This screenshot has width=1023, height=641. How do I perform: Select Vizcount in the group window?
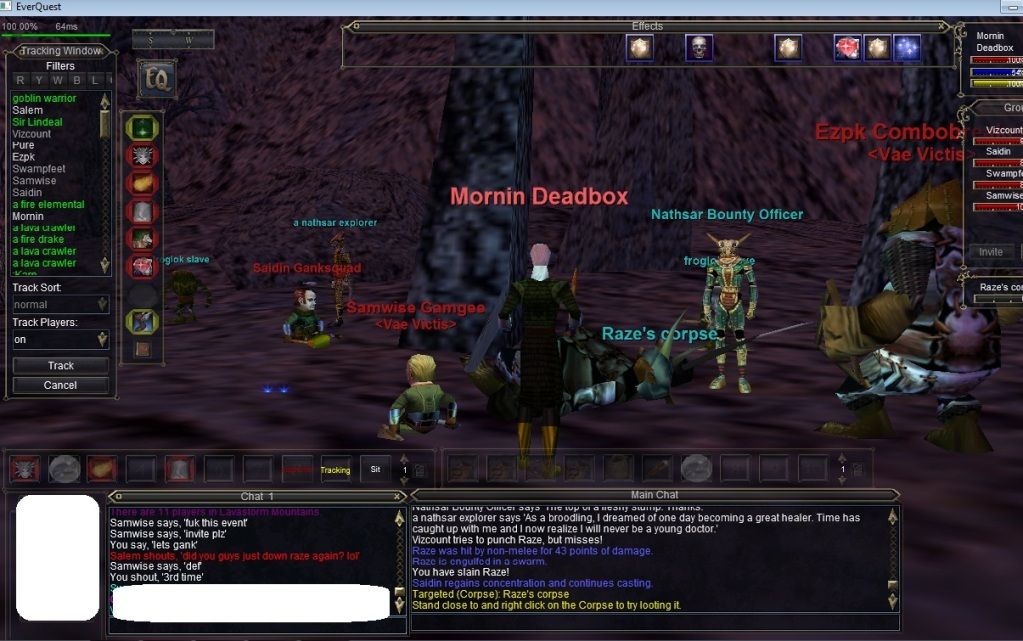pyautogui.click(x=1003, y=130)
